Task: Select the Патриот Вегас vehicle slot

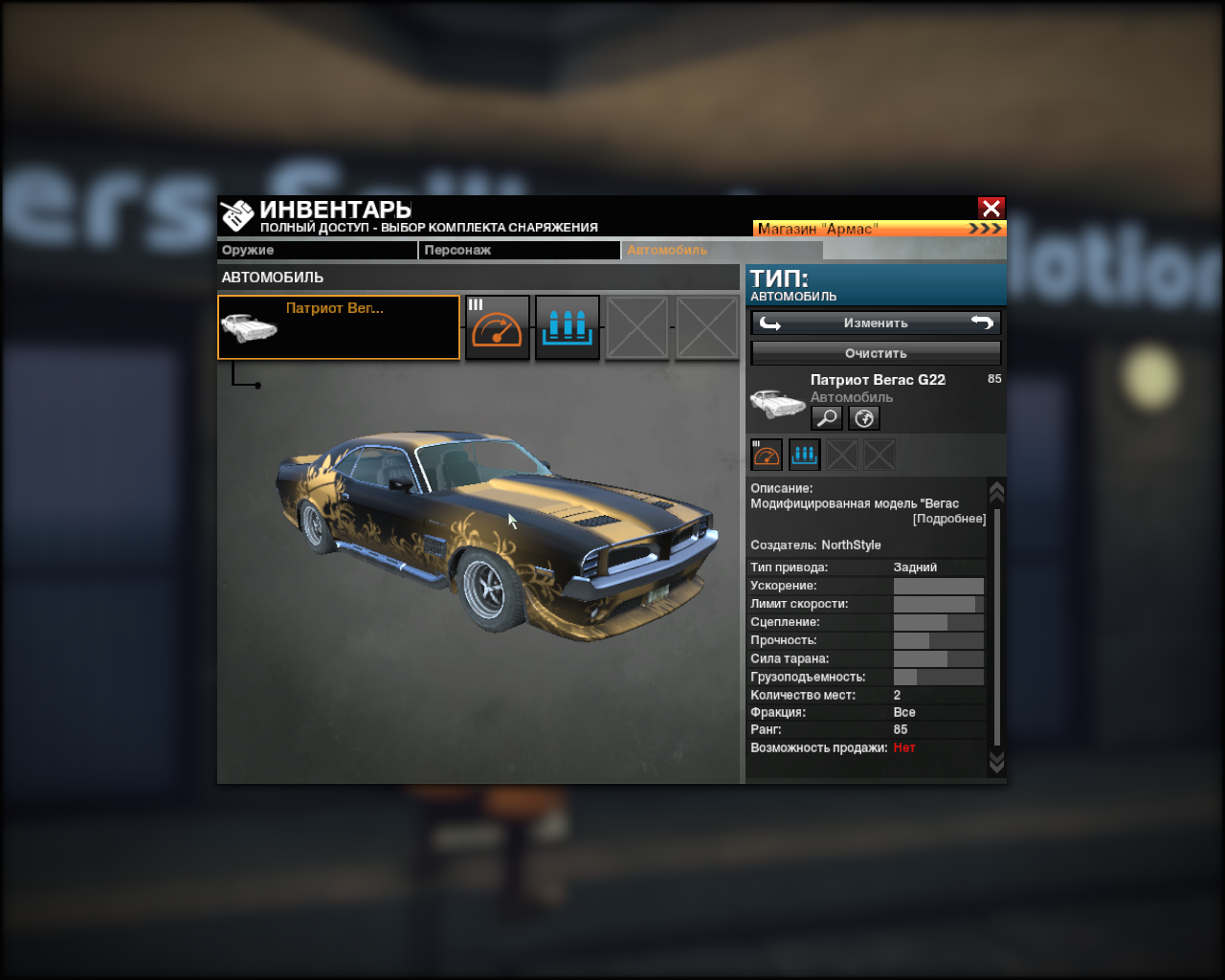Action: coord(339,327)
